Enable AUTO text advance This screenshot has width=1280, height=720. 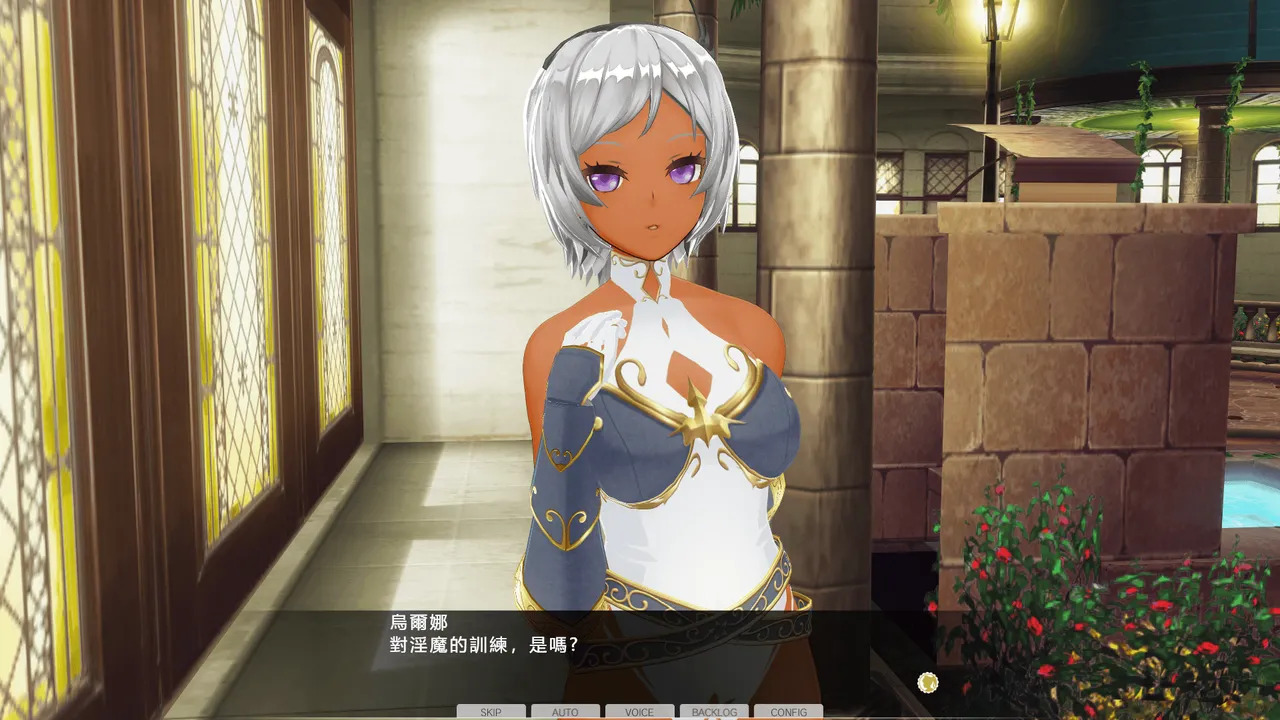[x=565, y=712]
